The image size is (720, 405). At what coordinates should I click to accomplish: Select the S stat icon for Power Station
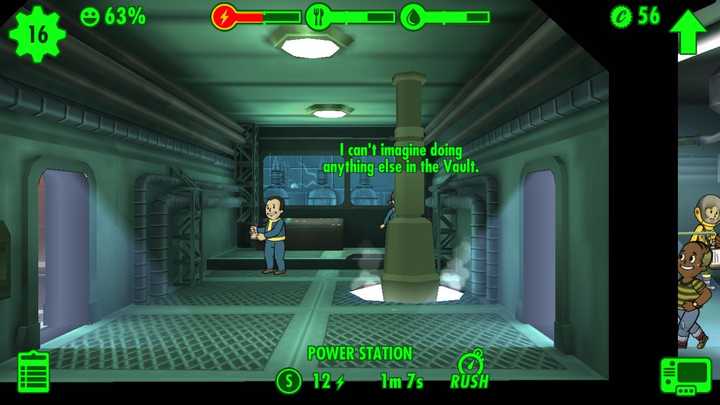coord(288,381)
